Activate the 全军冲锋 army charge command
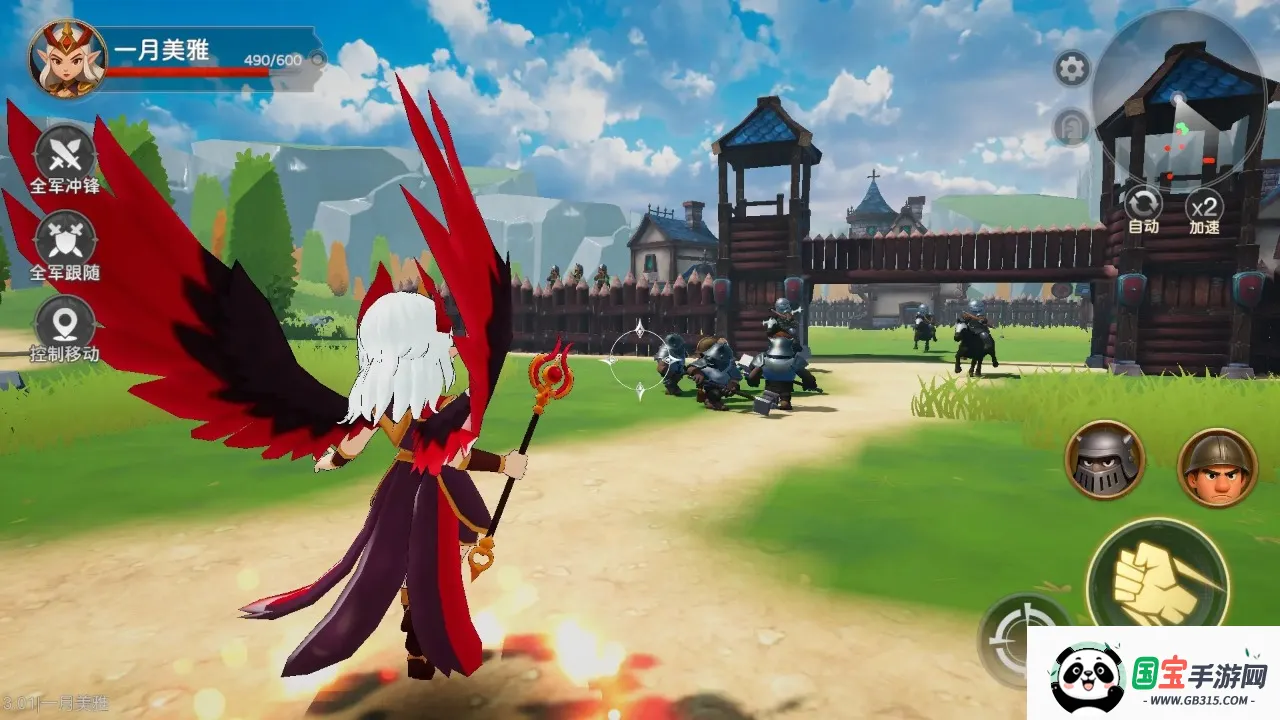This screenshot has height=720, width=1280. pos(65,156)
